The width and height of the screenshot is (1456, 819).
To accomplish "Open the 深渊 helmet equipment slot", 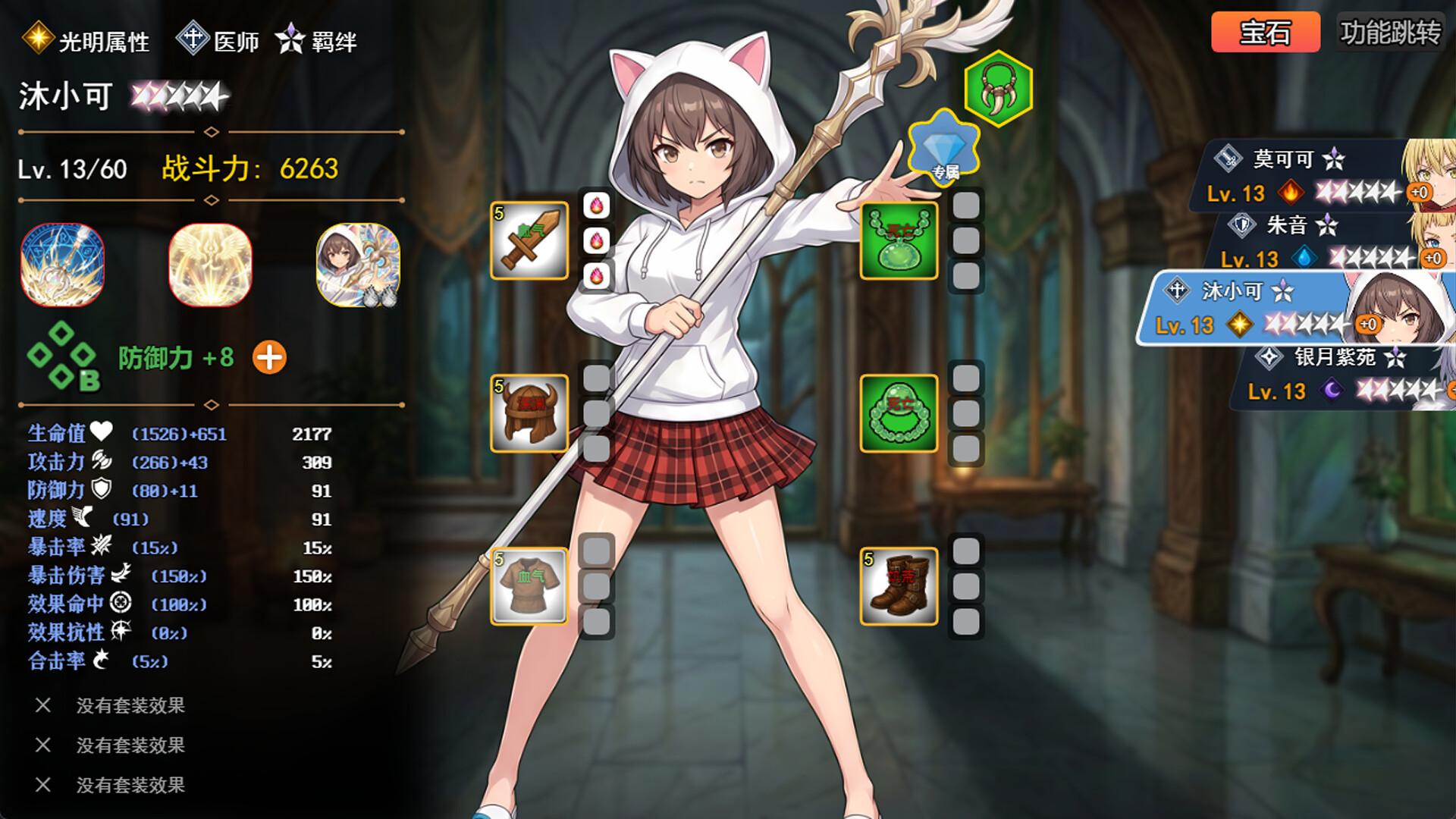I will pyautogui.click(x=529, y=412).
